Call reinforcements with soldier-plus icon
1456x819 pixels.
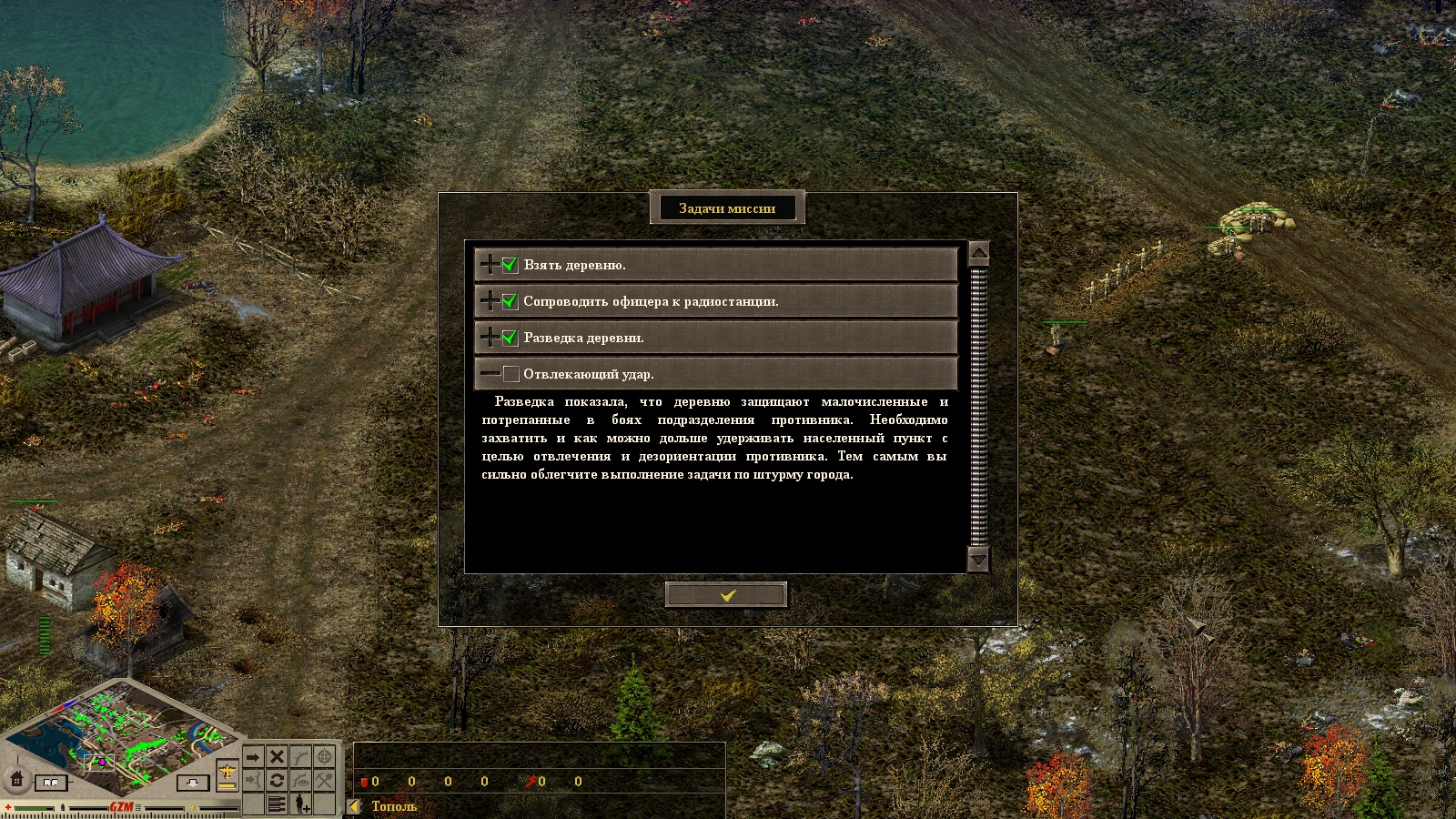pos(301,804)
